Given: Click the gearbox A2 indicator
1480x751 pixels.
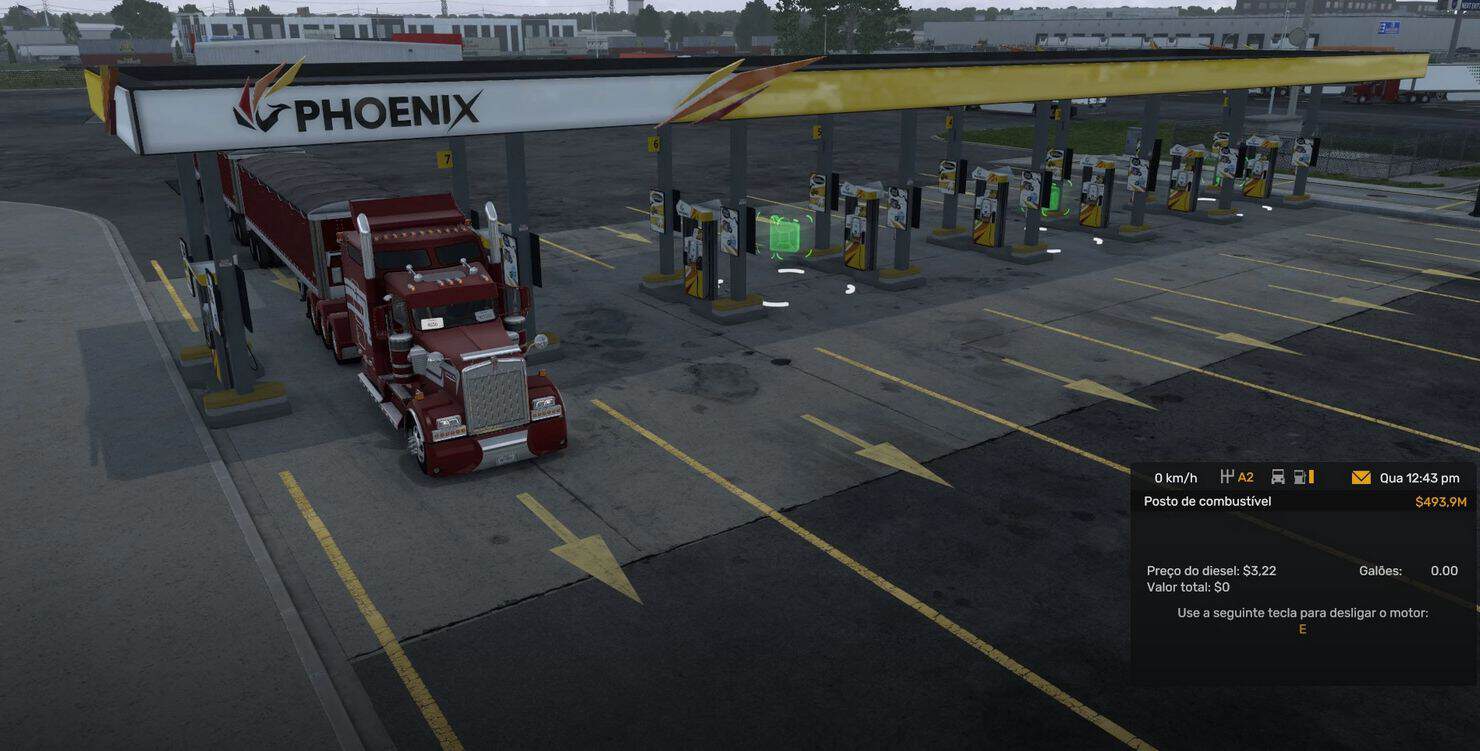Looking at the screenshot, I should [x=1237, y=478].
